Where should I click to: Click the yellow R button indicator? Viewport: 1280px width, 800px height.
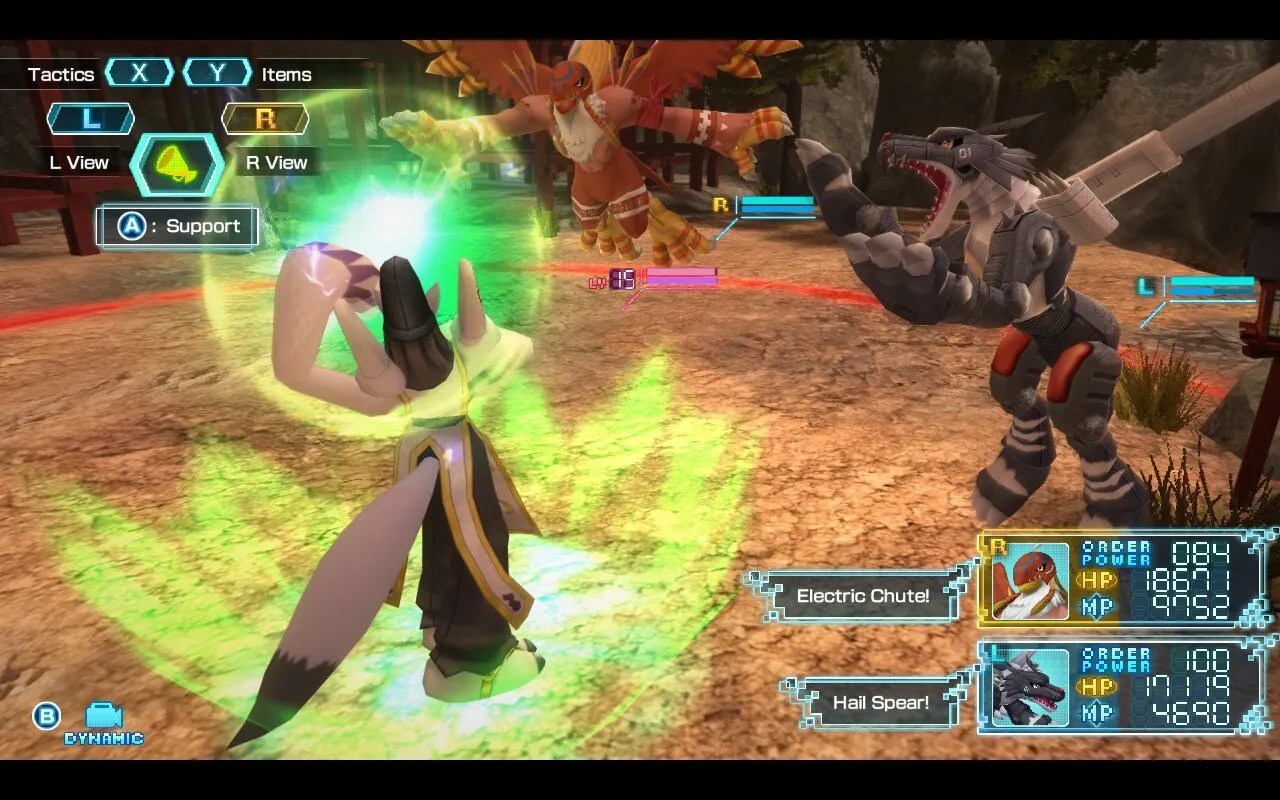point(265,117)
